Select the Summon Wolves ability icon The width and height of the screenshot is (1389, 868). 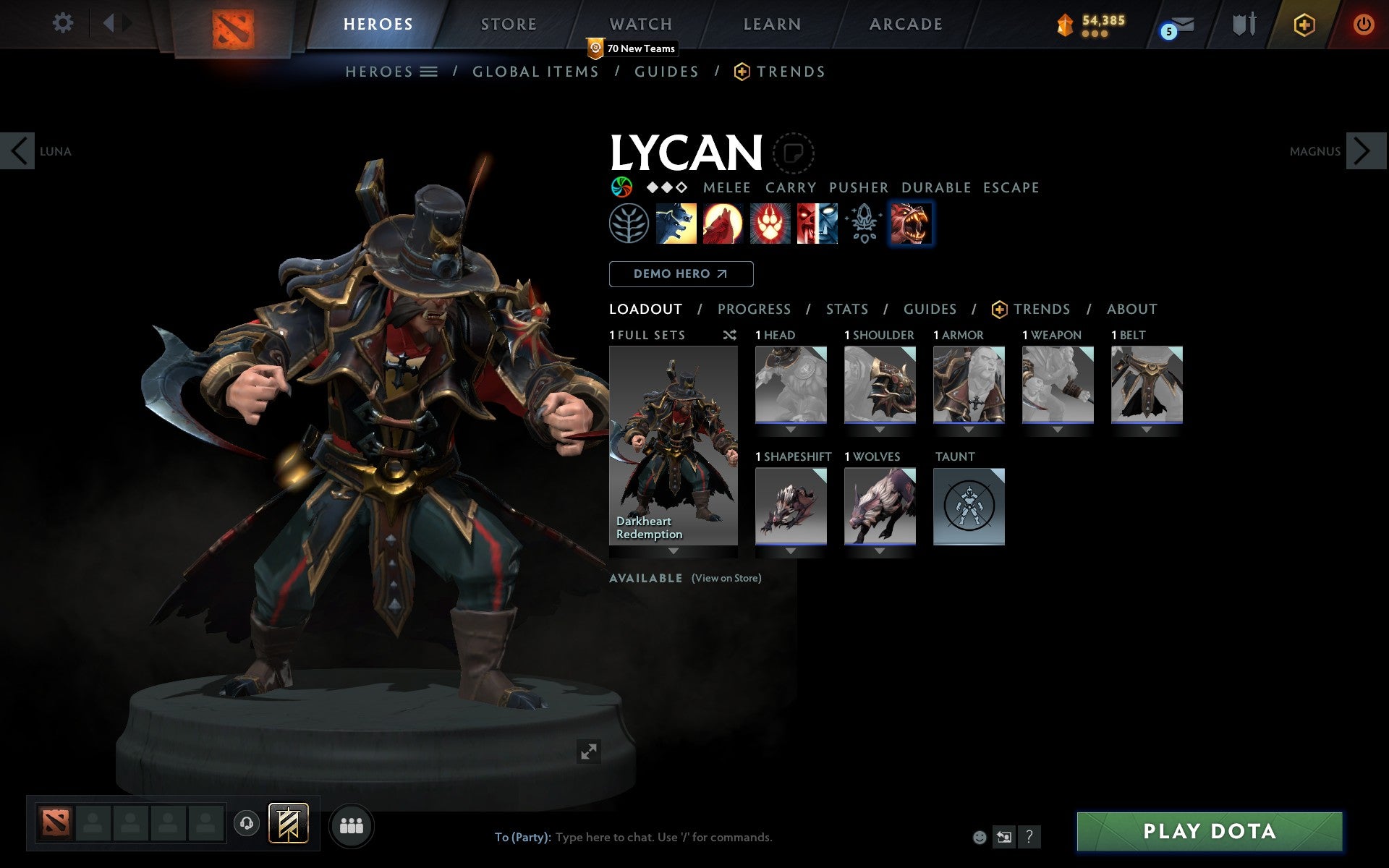[676, 224]
